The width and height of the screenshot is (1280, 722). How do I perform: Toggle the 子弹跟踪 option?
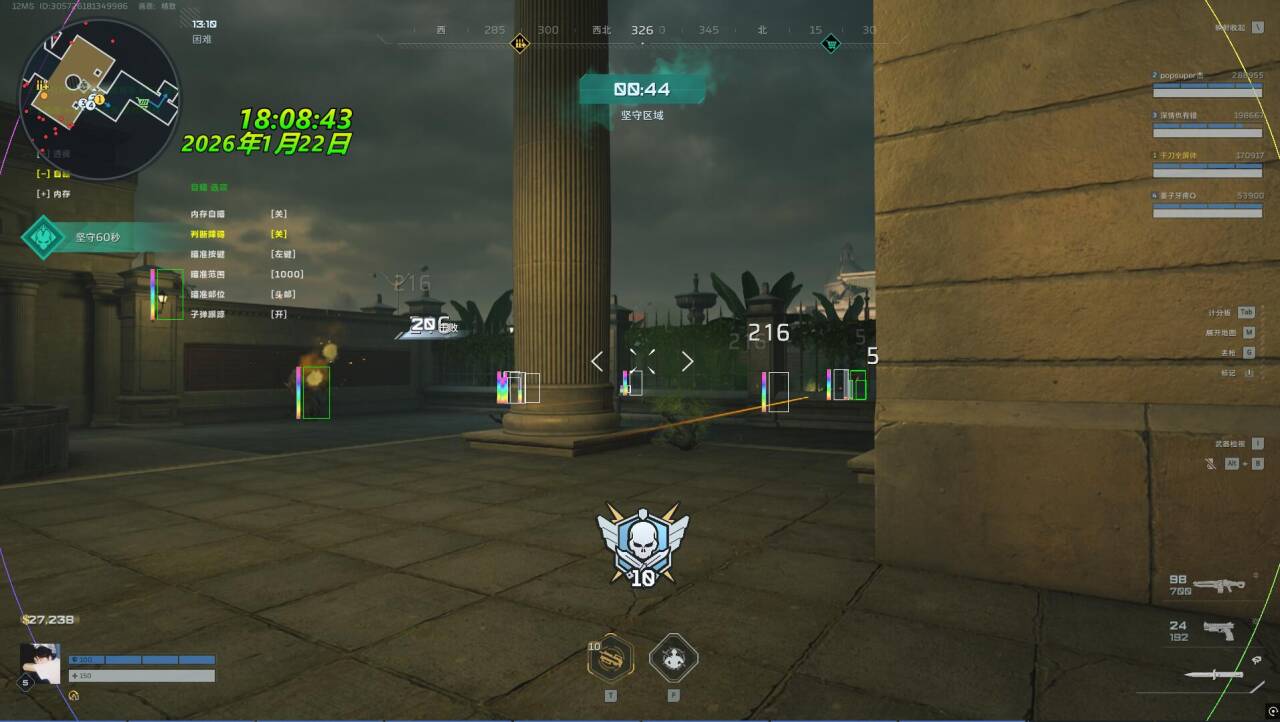tap(279, 314)
